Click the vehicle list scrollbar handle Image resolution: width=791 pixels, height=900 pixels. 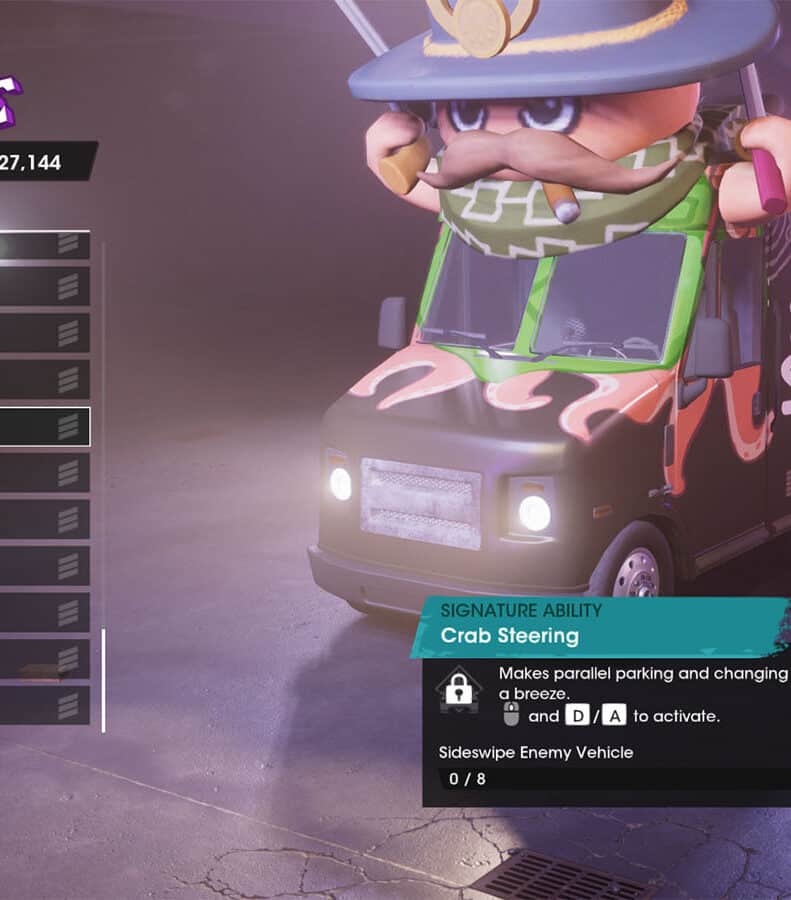click(x=103, y=680)
